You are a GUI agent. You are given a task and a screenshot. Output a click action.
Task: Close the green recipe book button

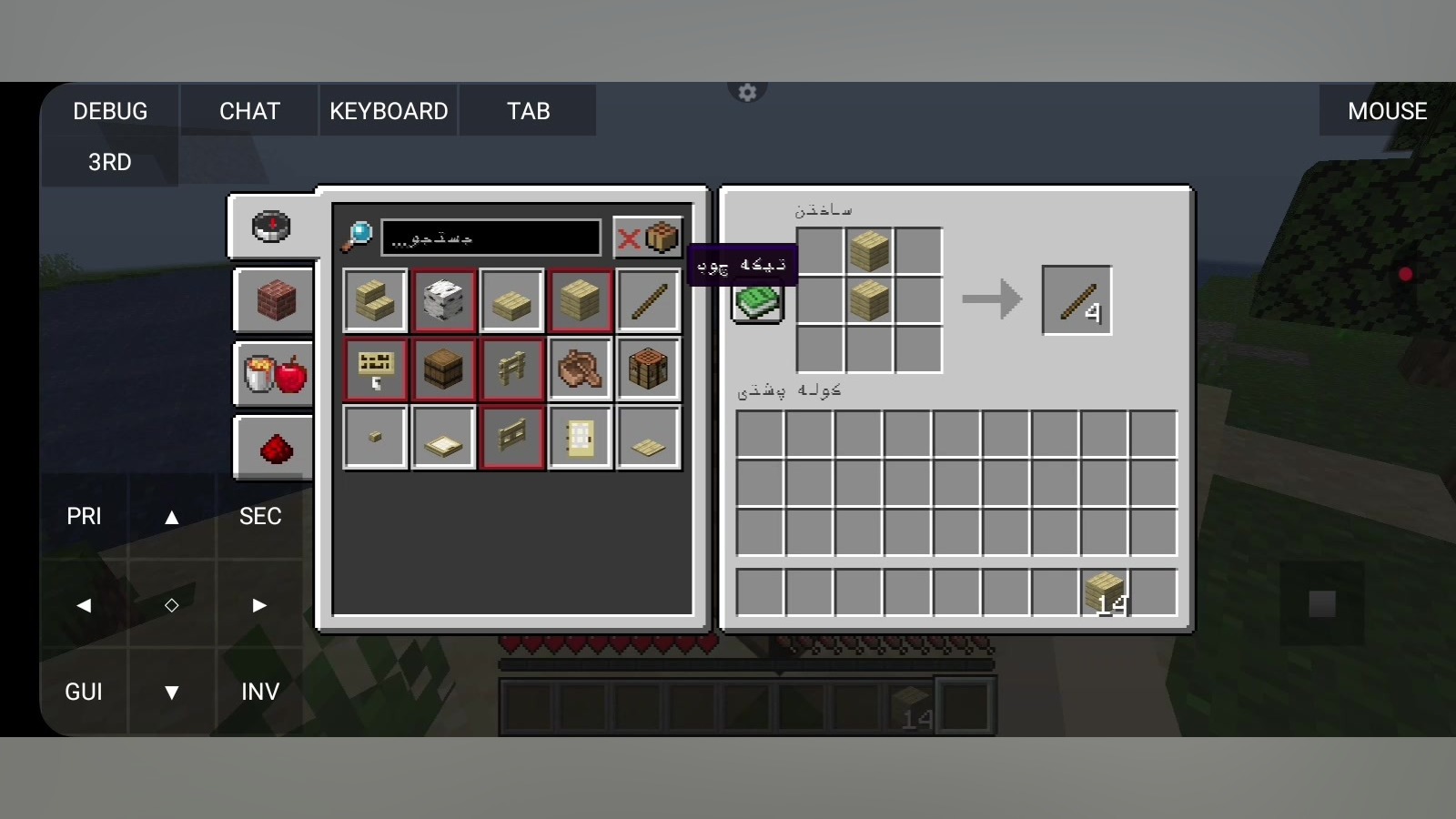coord(757,303)
